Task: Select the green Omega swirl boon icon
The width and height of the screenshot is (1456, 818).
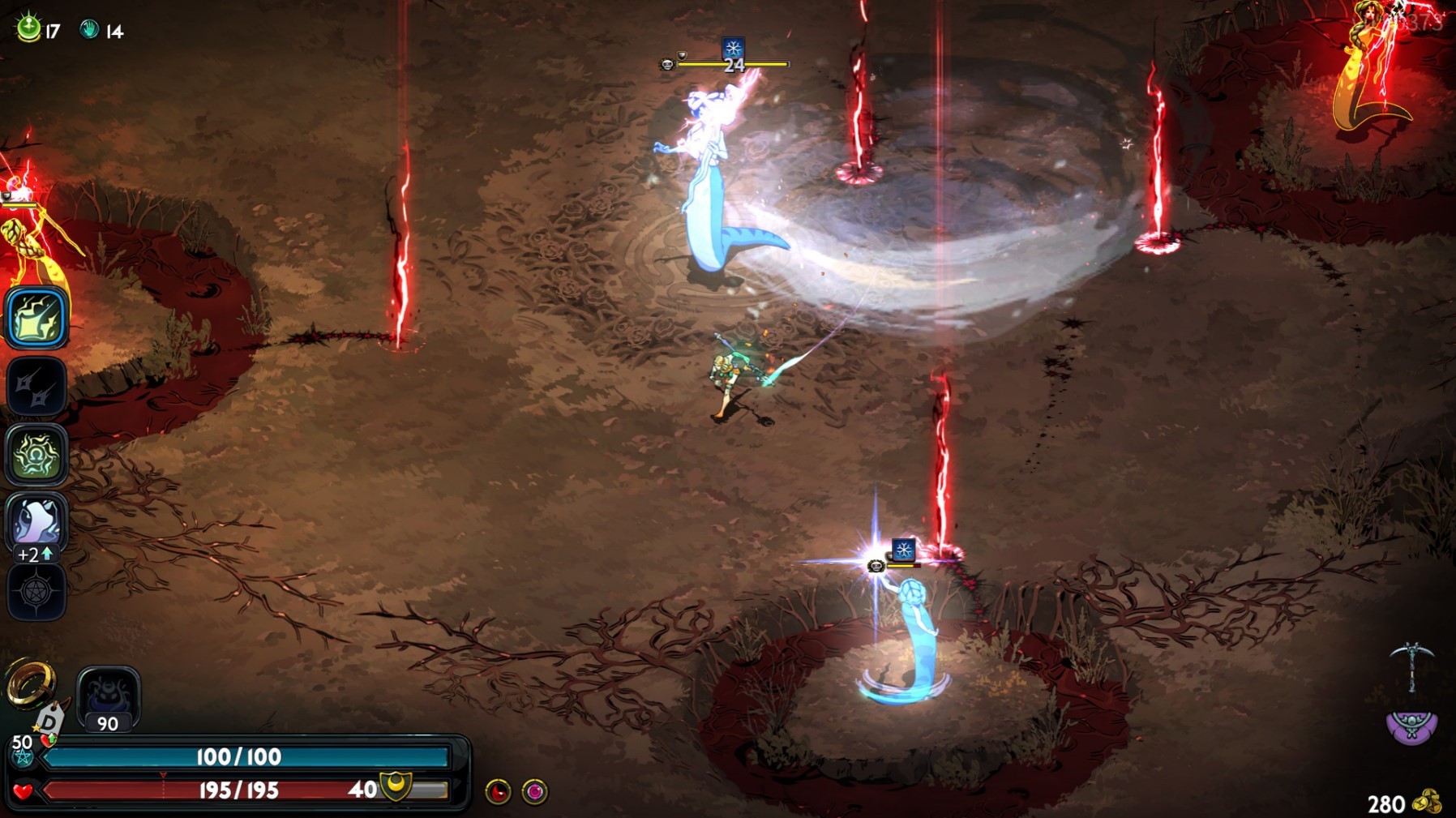Action: (36, 455)
